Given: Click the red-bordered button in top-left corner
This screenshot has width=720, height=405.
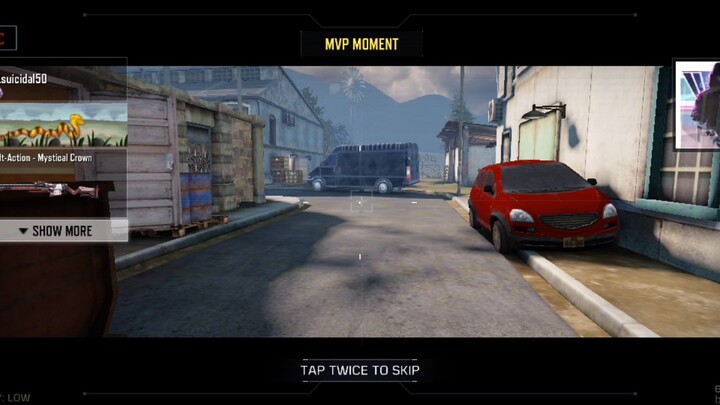Looking at the screenshot, I should click(x=6, y=39).
